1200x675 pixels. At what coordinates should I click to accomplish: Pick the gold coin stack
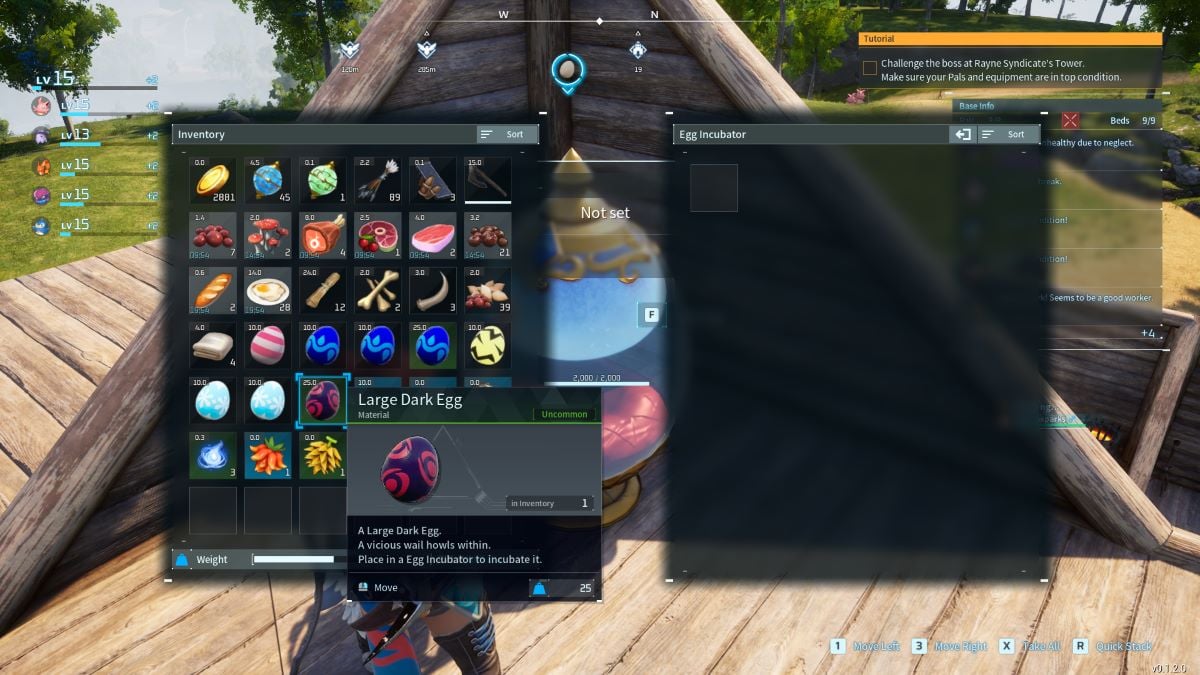tap(213, 181)
